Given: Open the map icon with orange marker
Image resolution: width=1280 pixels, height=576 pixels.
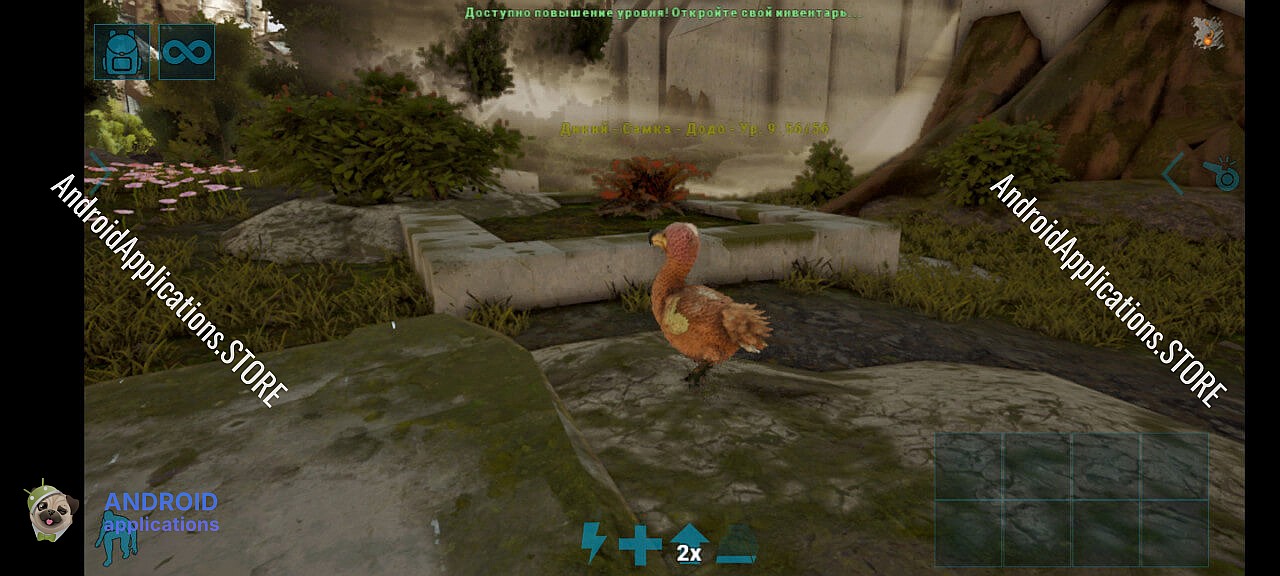Looking at the screenshot, I should (x=1209, y=33).
